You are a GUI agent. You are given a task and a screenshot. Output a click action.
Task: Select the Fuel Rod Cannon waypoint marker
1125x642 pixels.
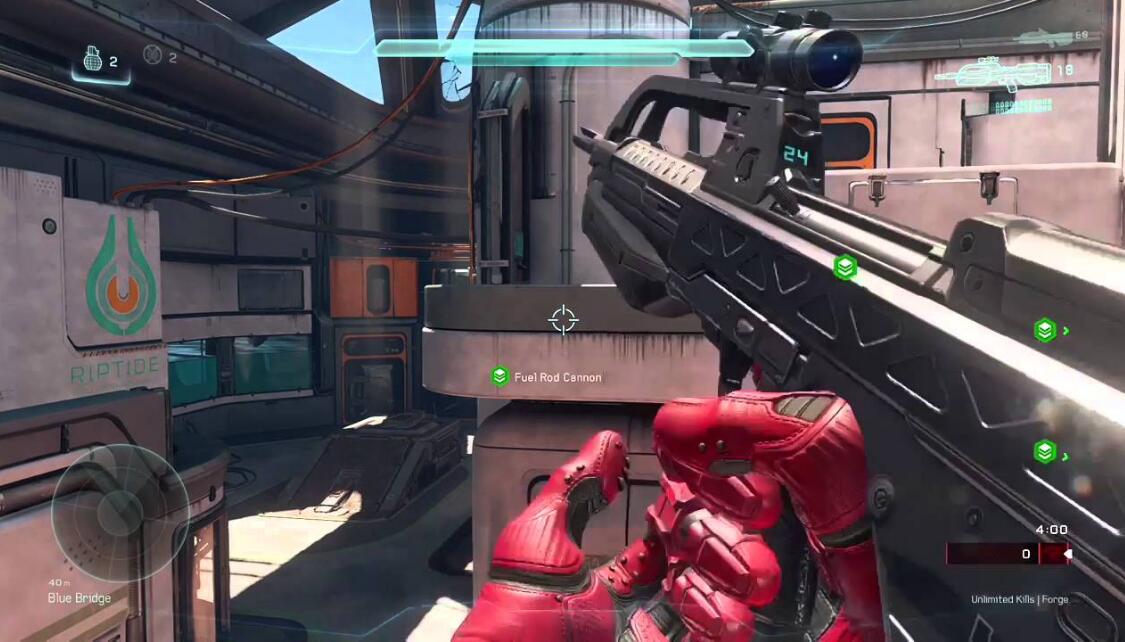(x=500, y=376)
